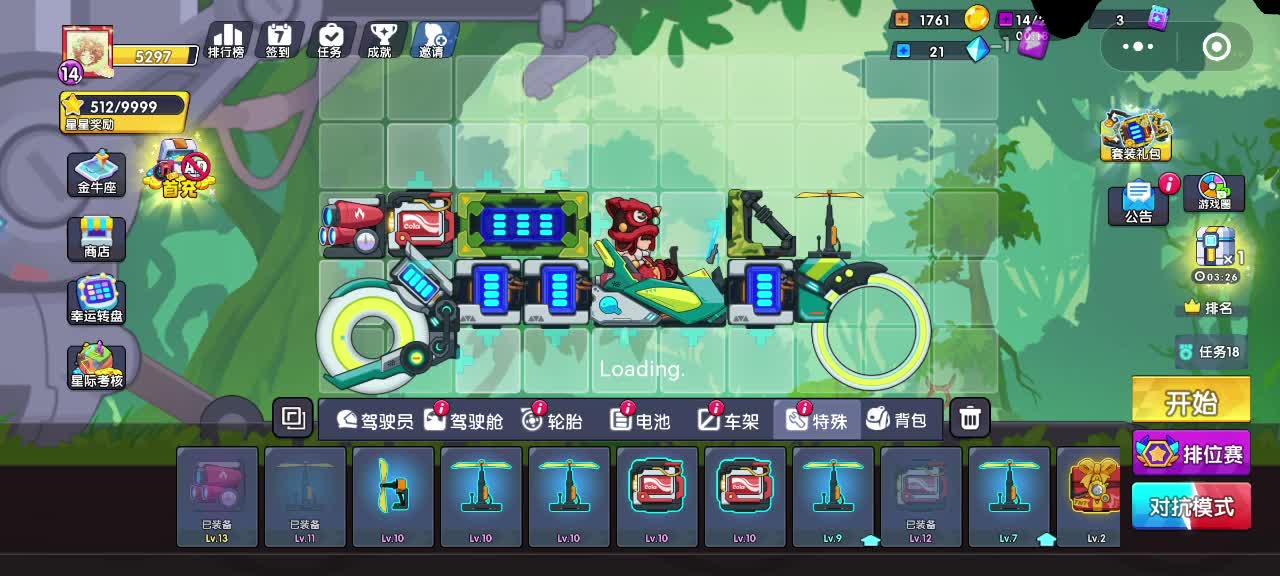Image resolution: width=1280 pixels, height=576 pixels.
Task: Open the 排行榜 leaderboard
Action: pos(226,41)
